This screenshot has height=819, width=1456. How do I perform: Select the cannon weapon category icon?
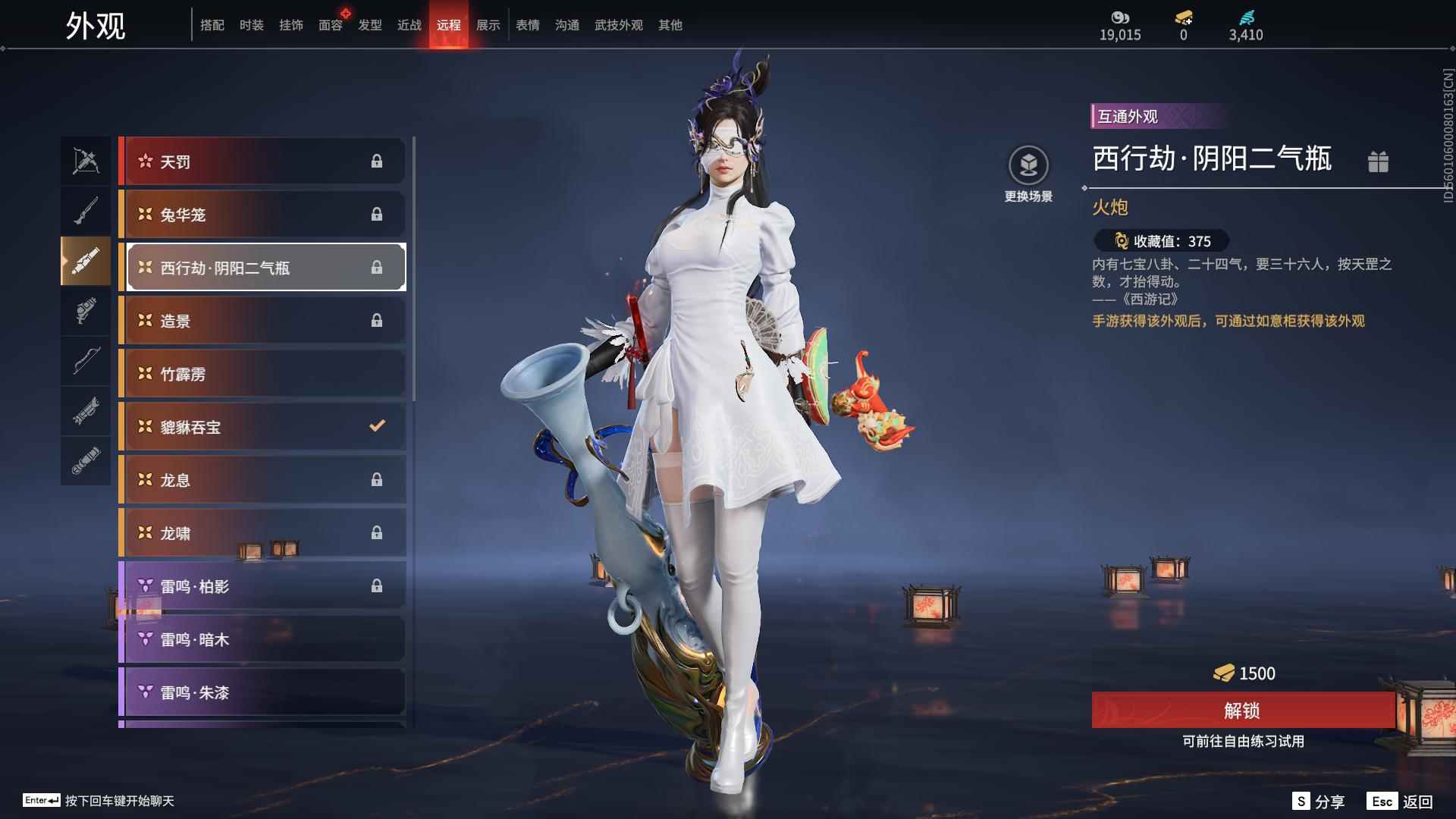(86, 261)
